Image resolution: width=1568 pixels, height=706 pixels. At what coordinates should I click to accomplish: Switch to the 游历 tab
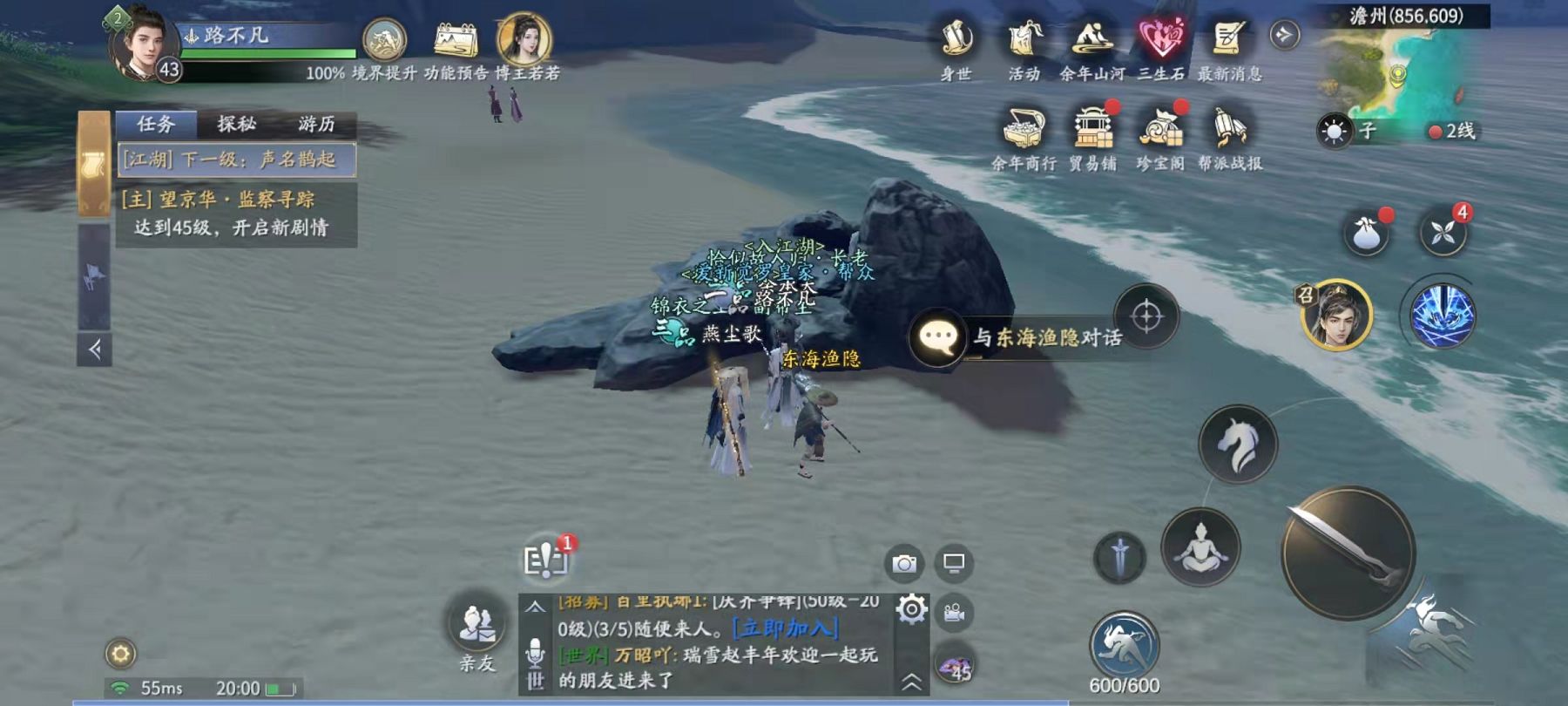tap(315, 124)
